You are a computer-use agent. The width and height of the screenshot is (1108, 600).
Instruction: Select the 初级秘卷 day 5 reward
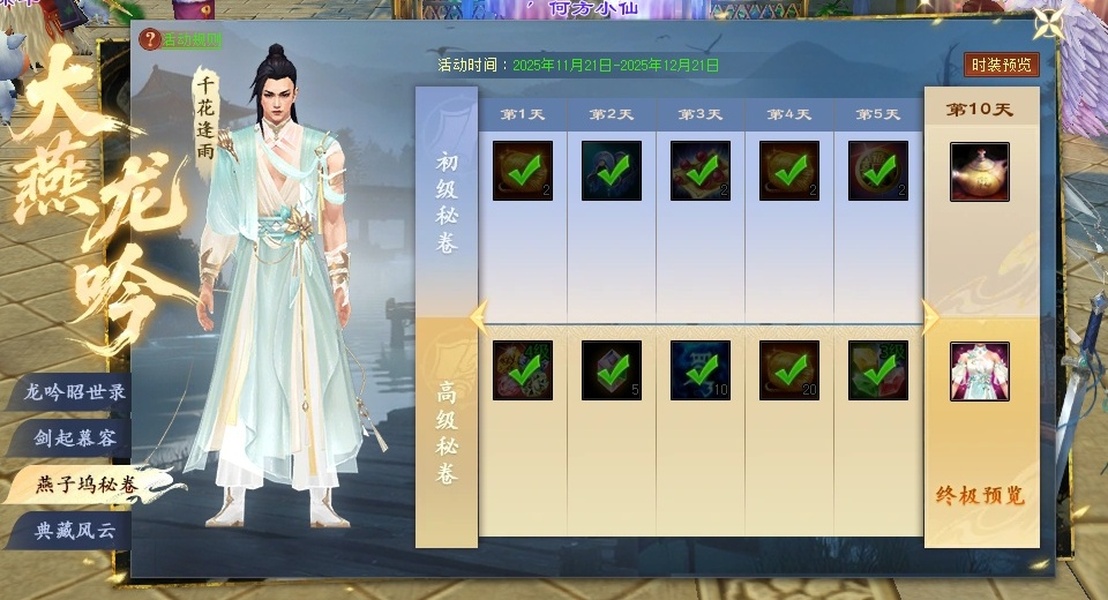tap(878, 171)
